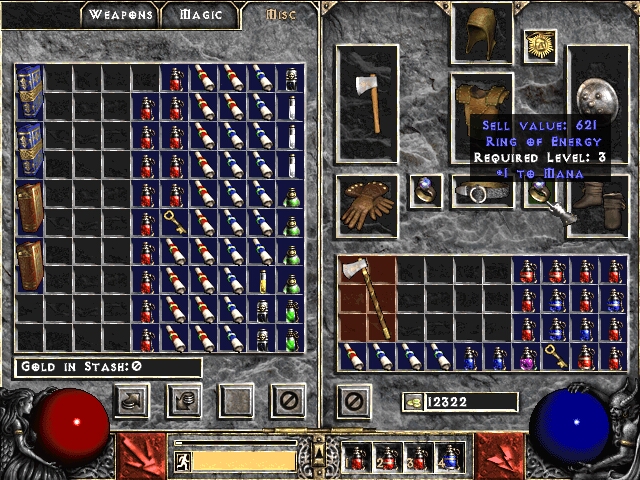
Task: Activate the shop's sell button
Action: (x=184, y=402)
